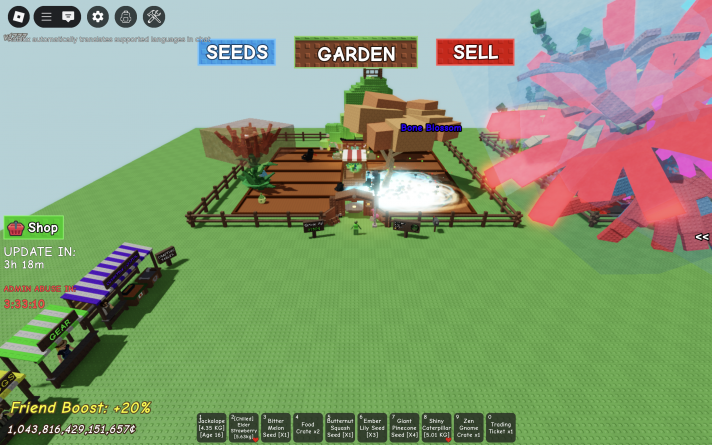
Task: Open the Roblox main menu
Action: coord(16,16)
